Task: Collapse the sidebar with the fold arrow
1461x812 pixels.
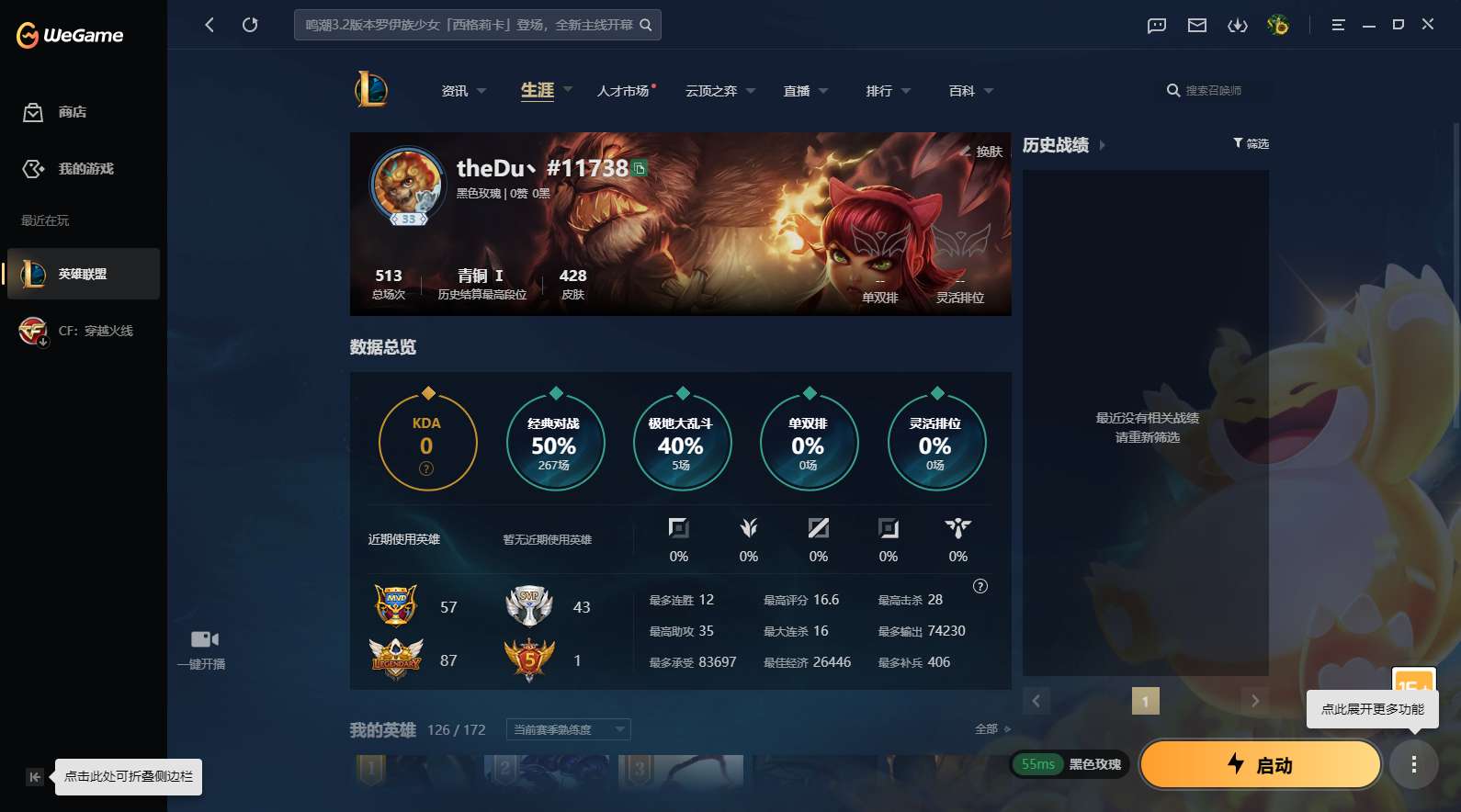Action: tap(34, 776)
